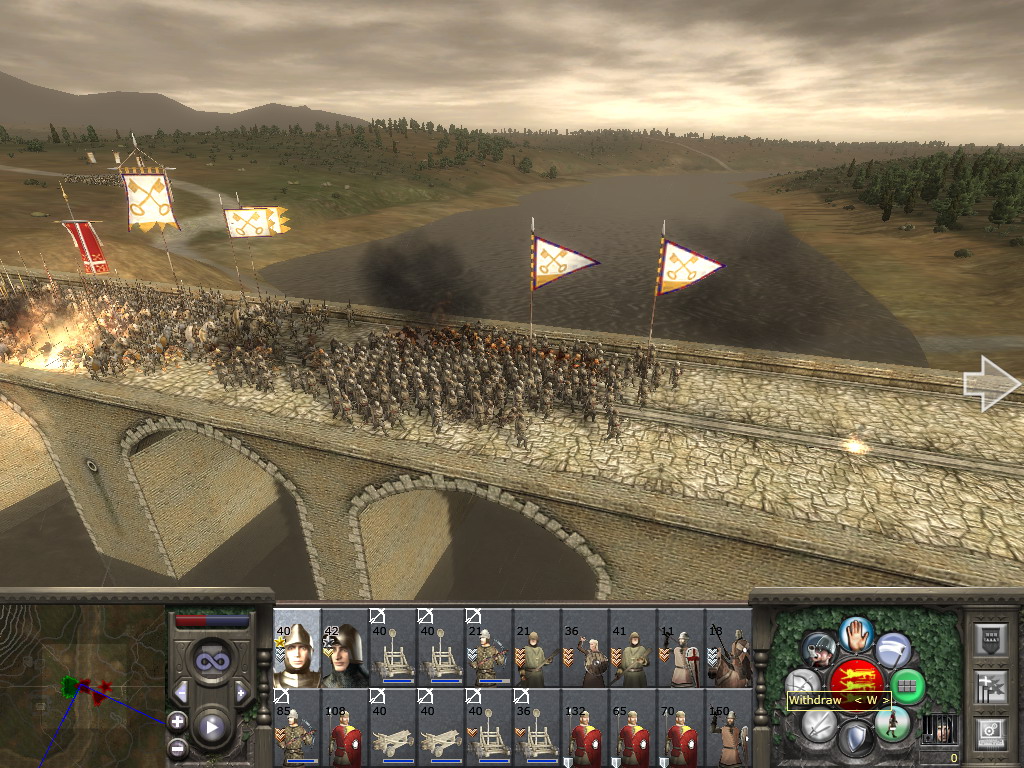The height and width of the screenshot is (768, 1024).
Task: Zoom out the minimap with minus button
Action: pos(177,747)
